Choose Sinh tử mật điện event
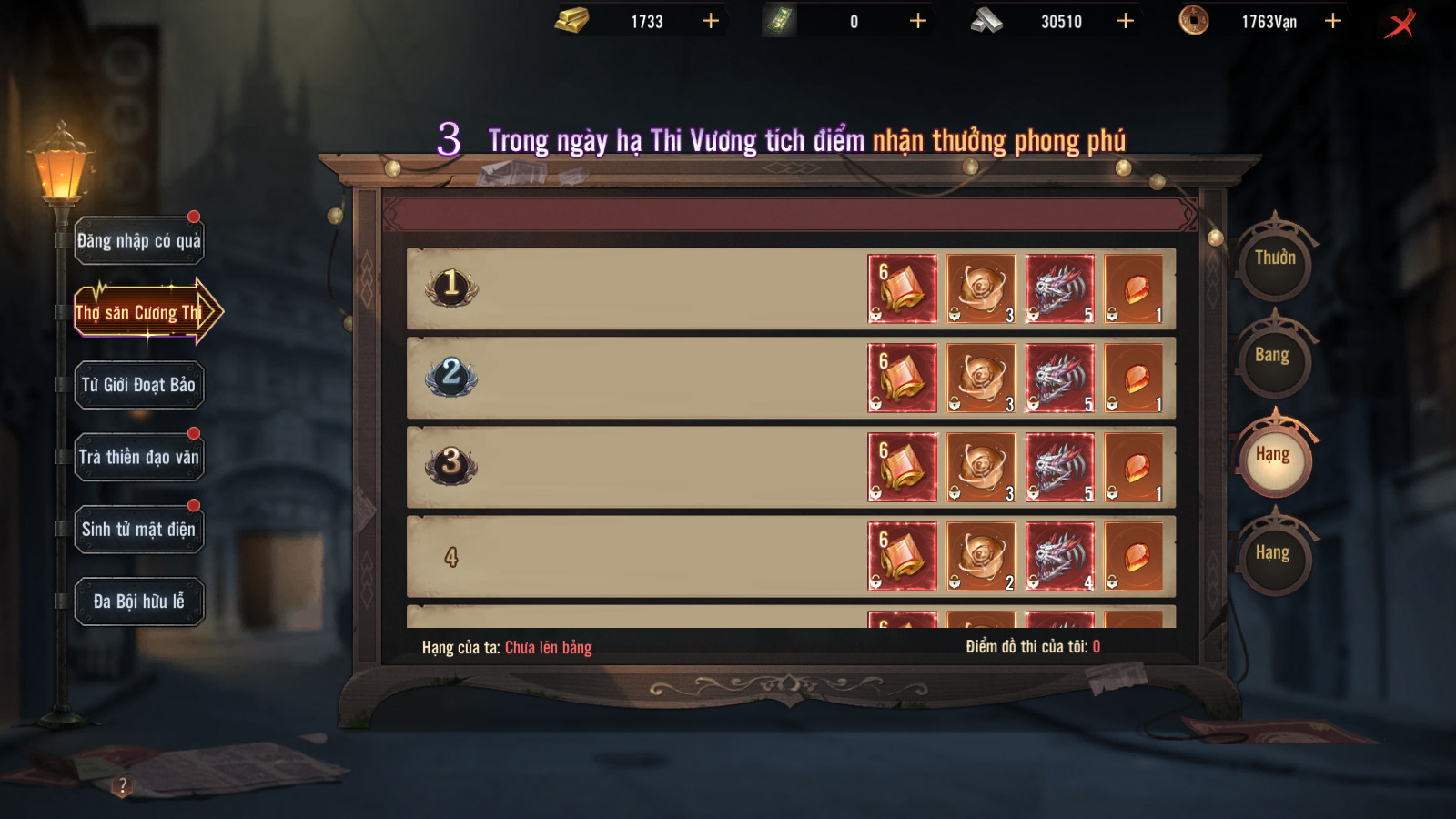Screen dimensions: 1456x819 (x=138, y=530)
